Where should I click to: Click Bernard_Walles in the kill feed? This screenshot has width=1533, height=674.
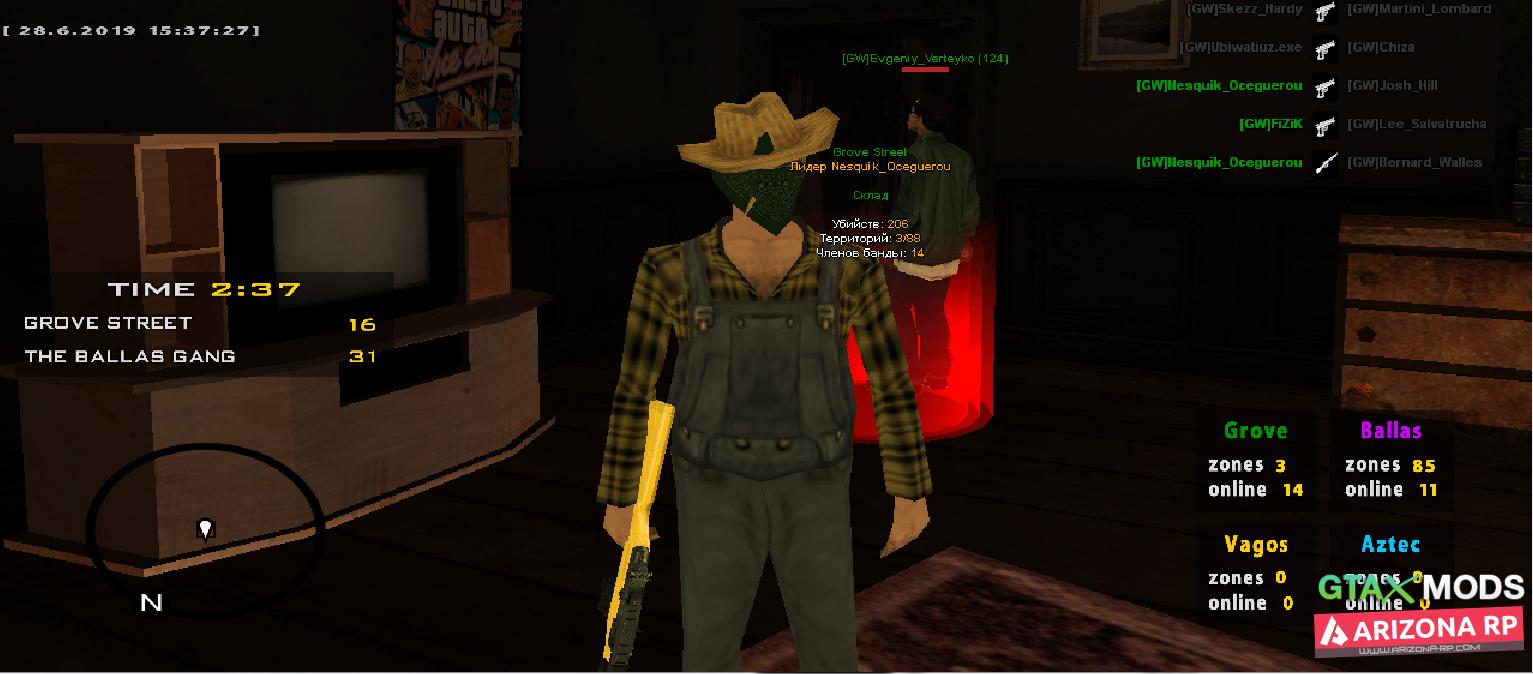click(1414, 162)
